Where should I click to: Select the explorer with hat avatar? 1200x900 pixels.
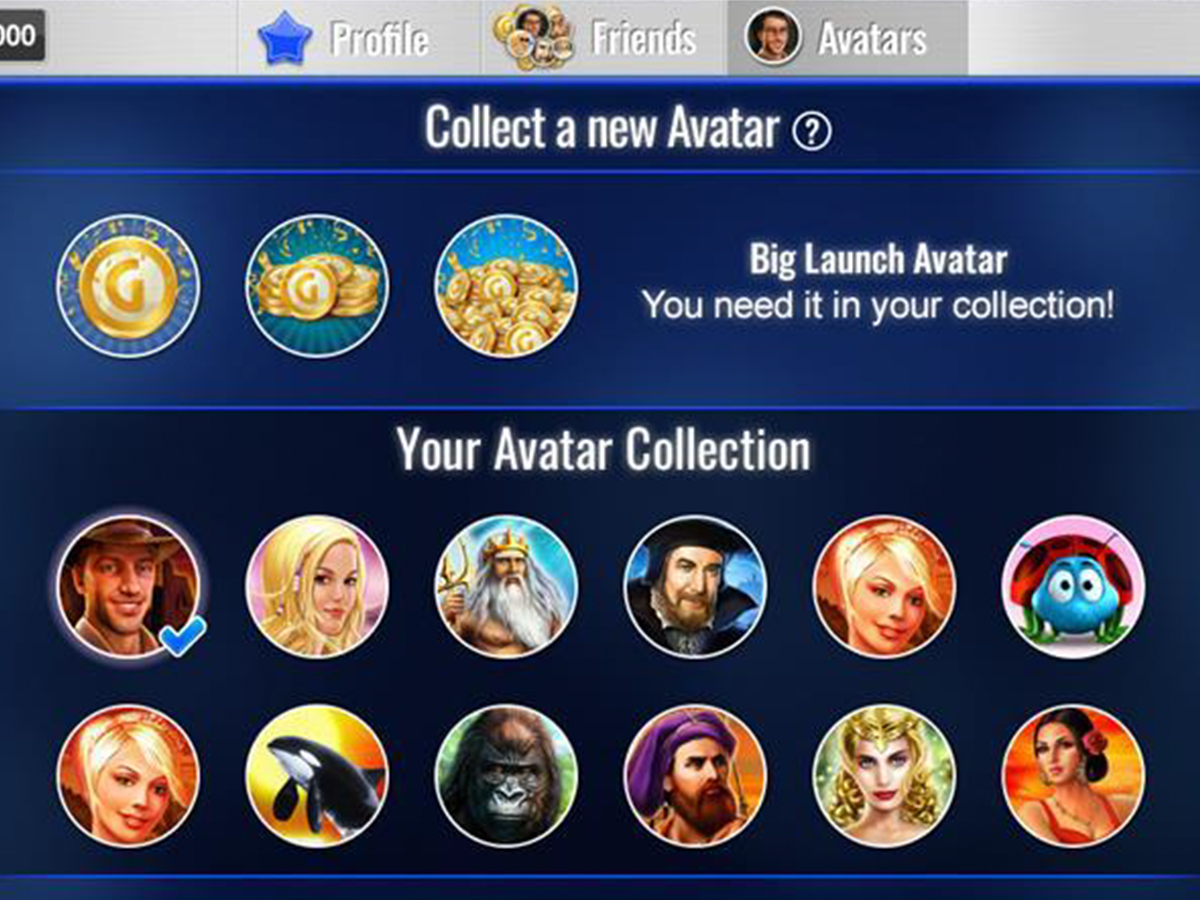[128, 587]
